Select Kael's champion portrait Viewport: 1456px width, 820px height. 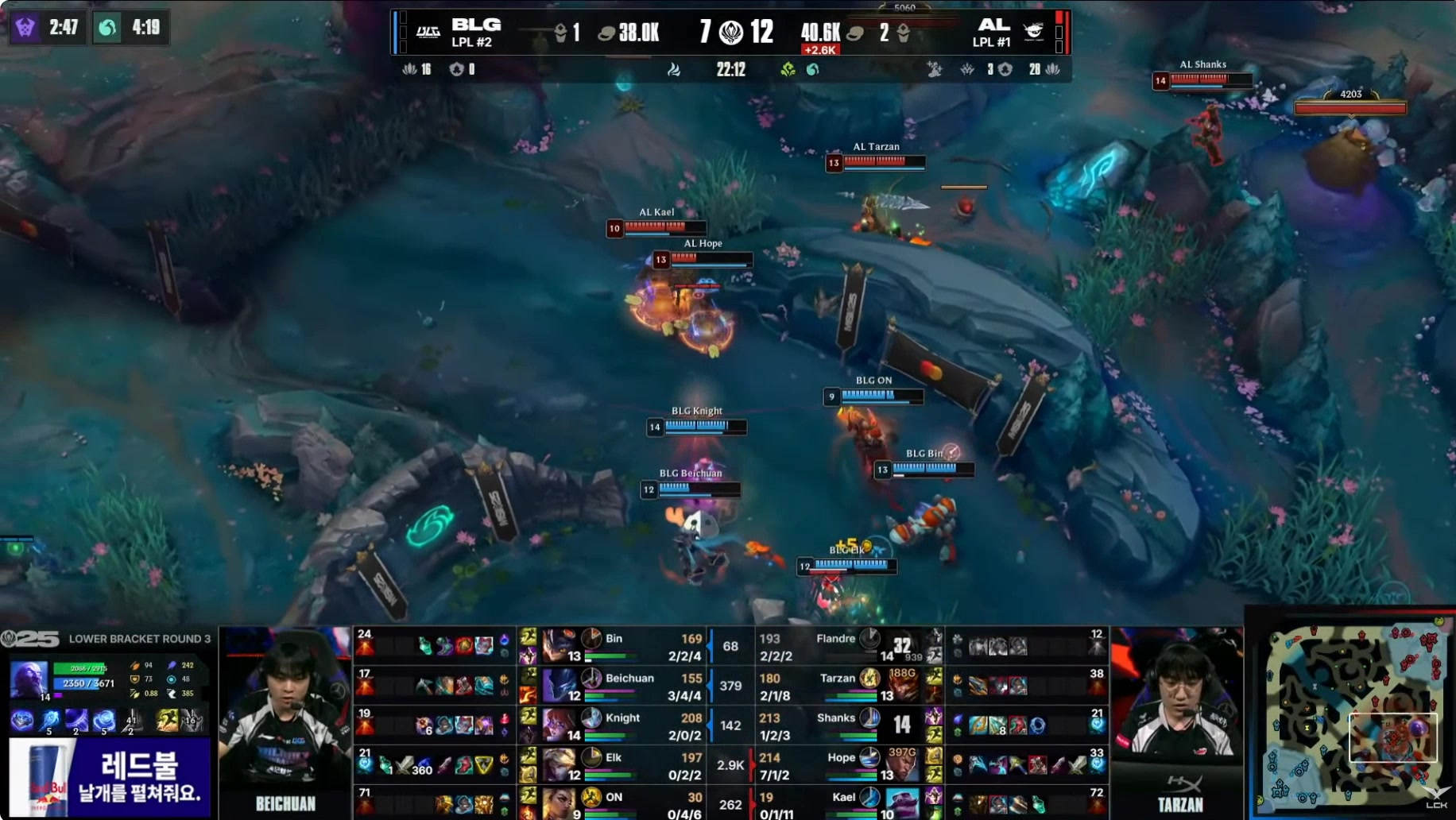pos(901,803)
